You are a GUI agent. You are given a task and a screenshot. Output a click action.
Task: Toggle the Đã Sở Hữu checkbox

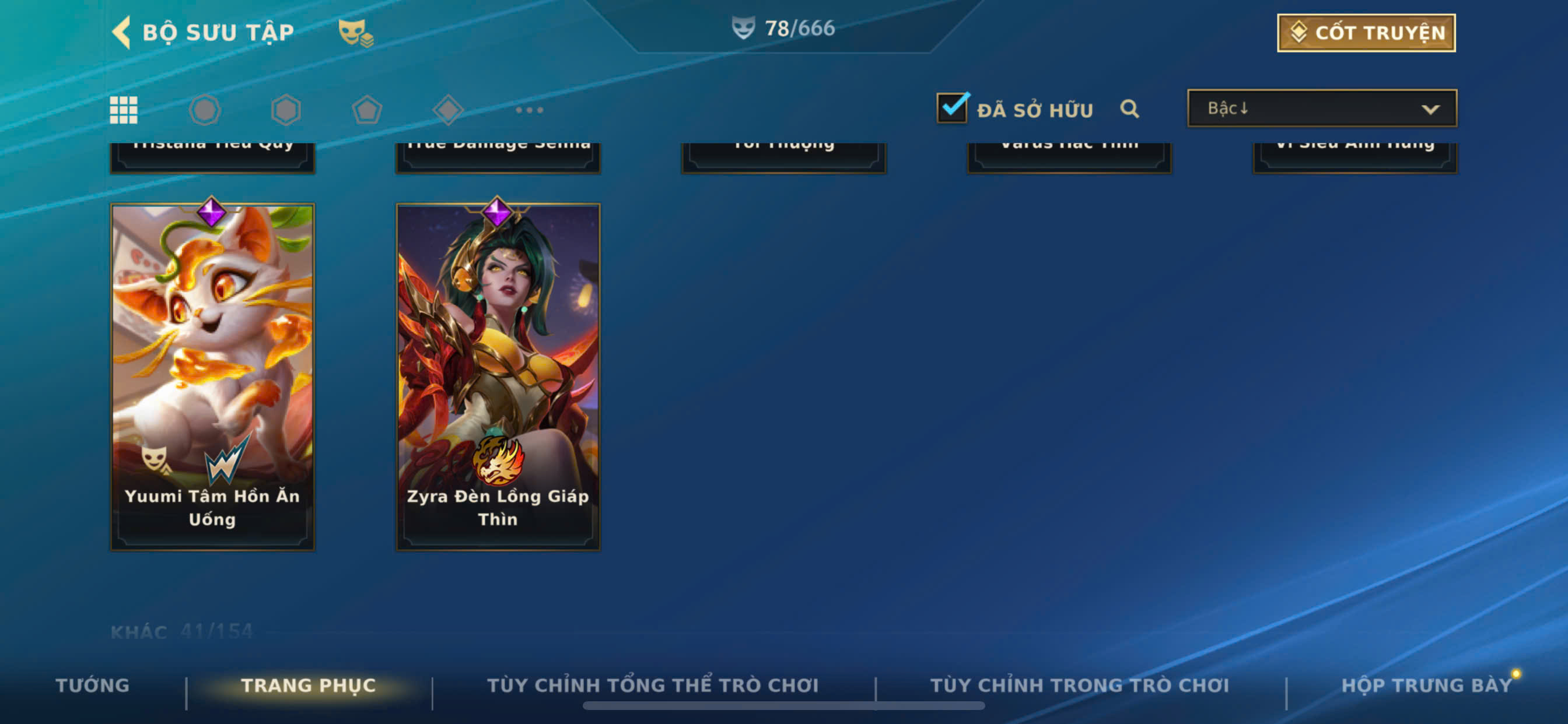click(x=951, y=108)
